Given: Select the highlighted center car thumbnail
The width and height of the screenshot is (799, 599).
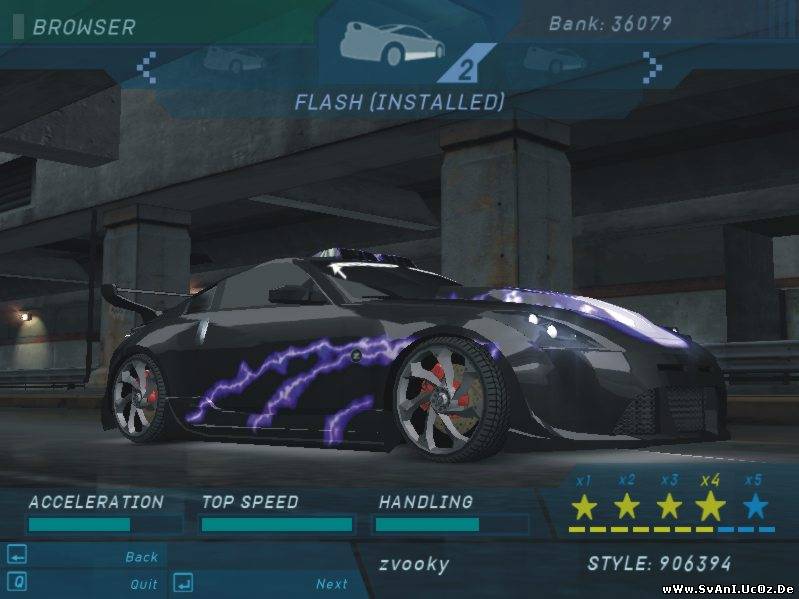Looking at the screenshot, I should tap(391, 41).
